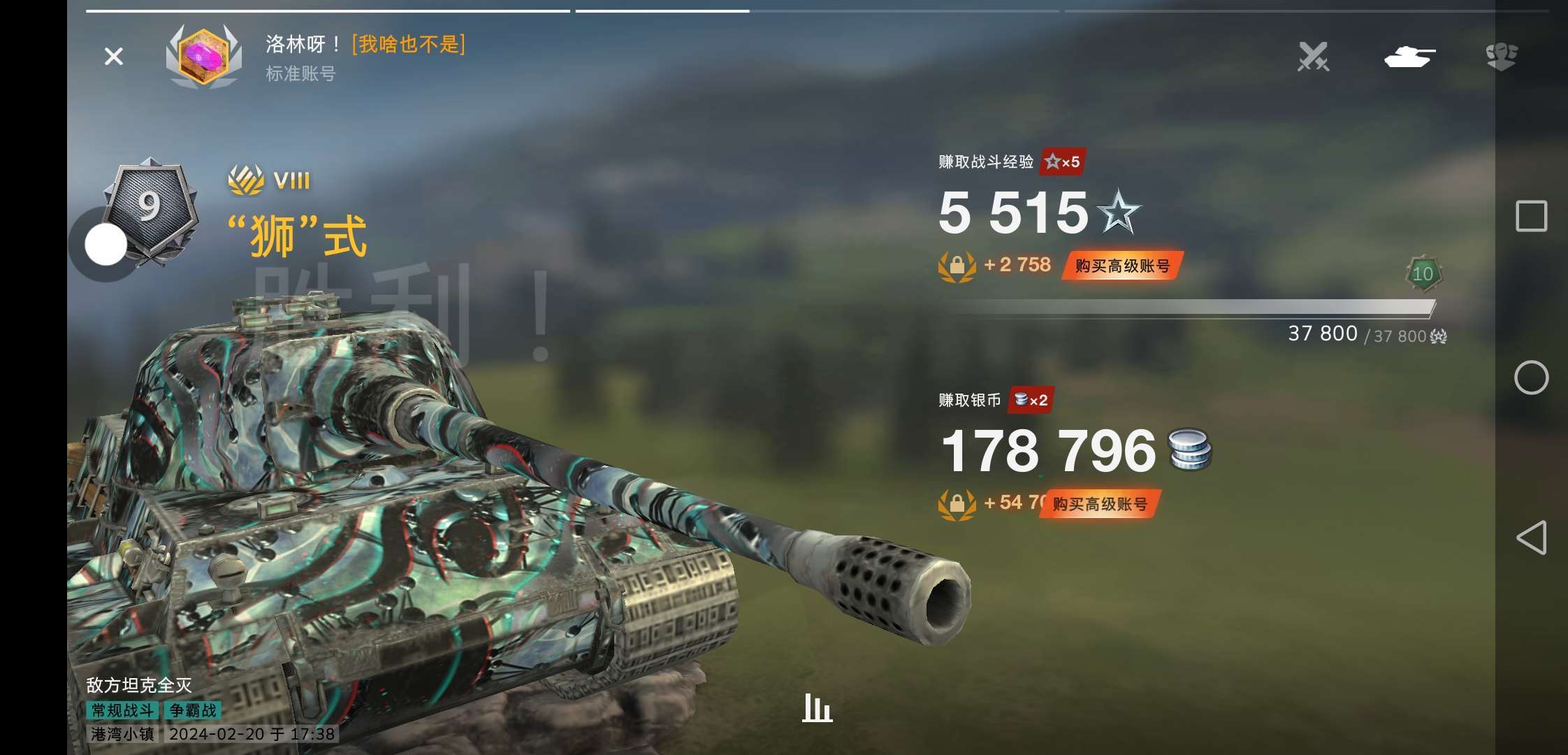Close the battle results screen
Viewport: 1568px width, 755px height.
coord(113,57)
